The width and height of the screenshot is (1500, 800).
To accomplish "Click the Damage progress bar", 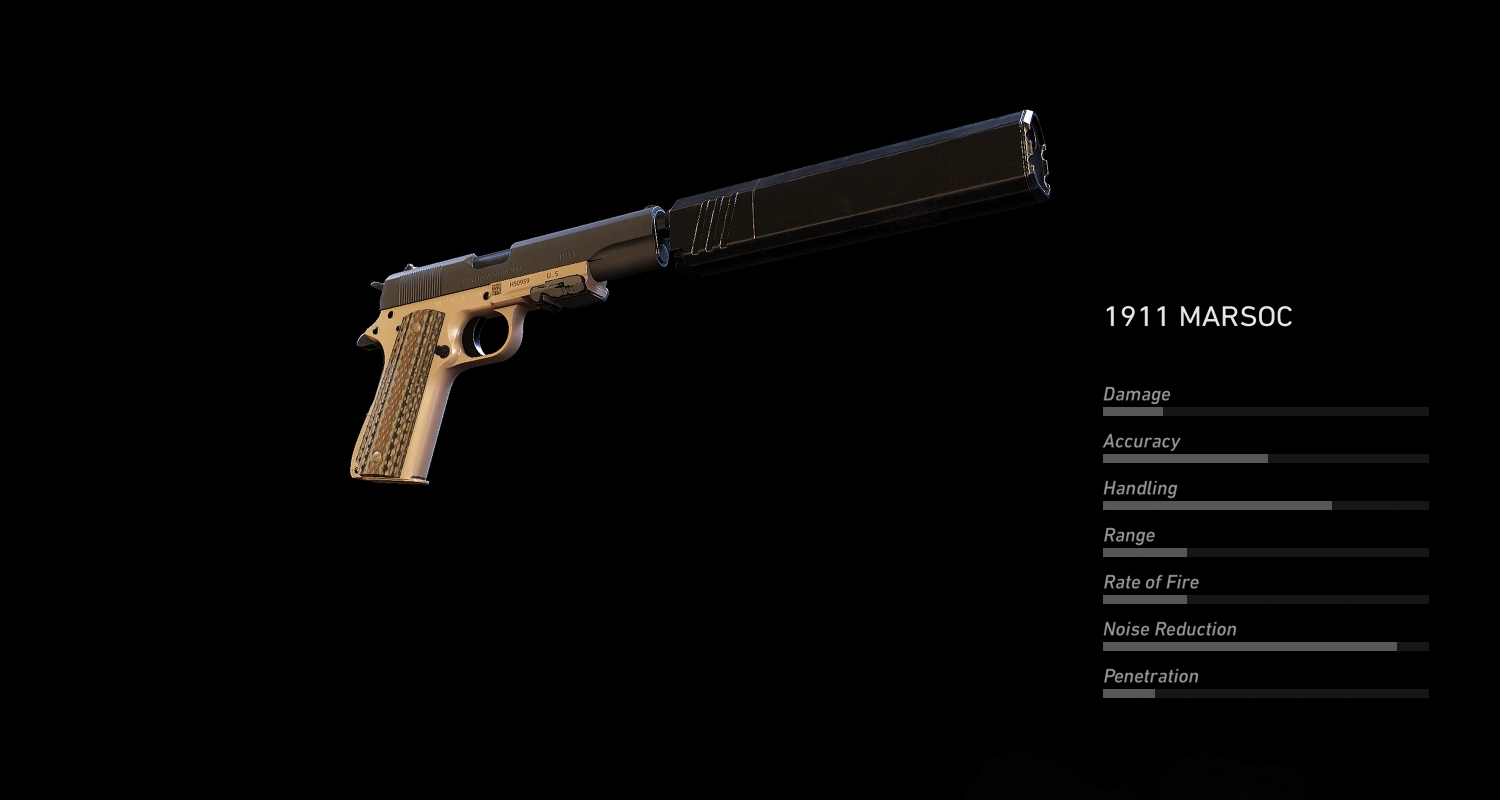I will tap(1265, 411).
